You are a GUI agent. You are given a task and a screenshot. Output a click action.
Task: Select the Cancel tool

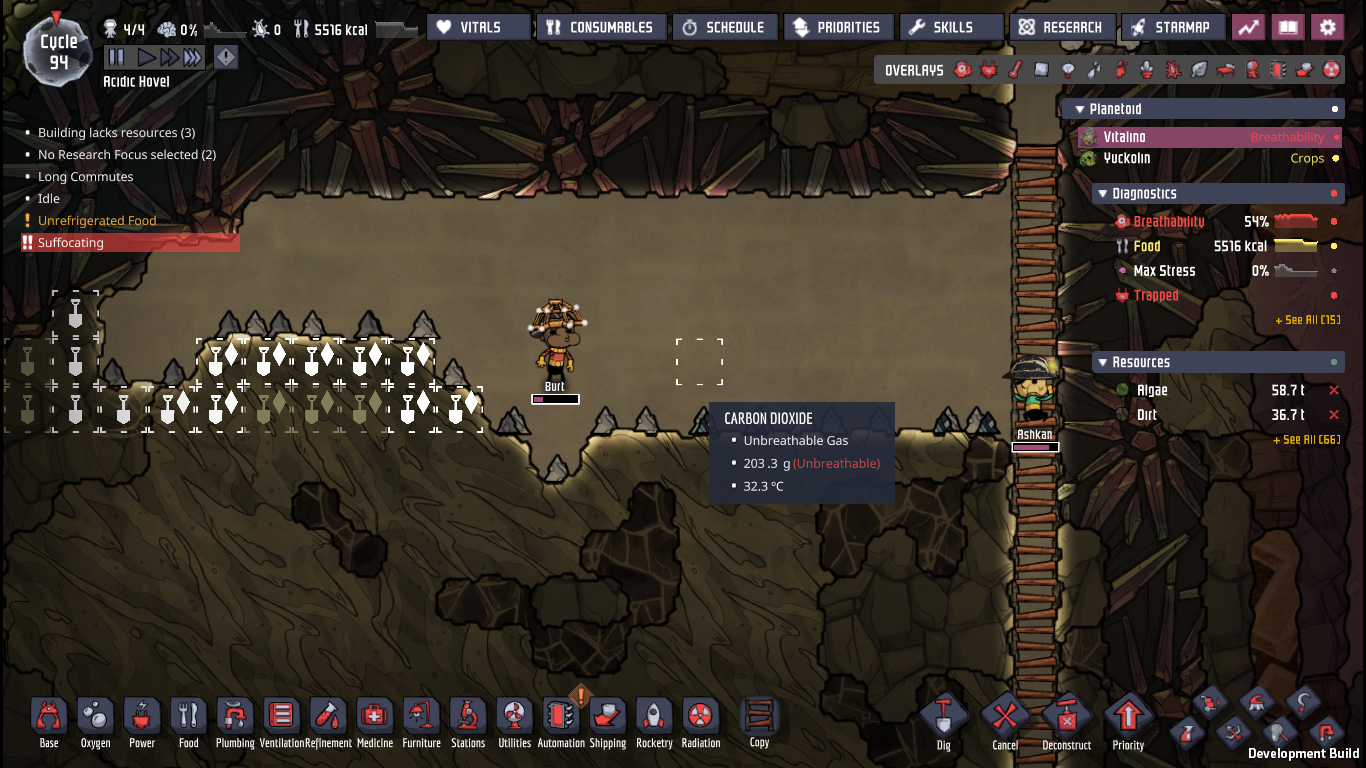click(1005, 719)
